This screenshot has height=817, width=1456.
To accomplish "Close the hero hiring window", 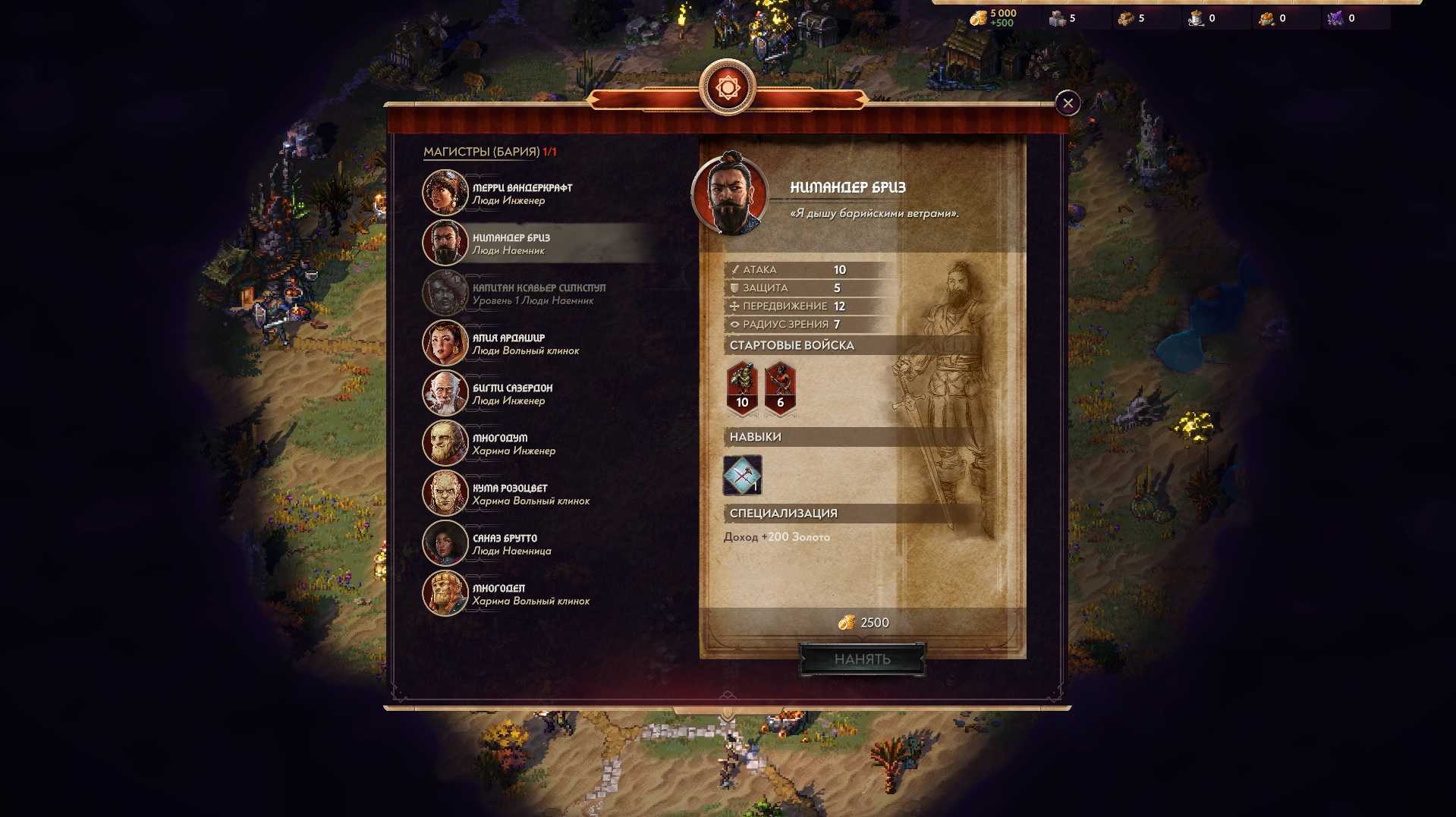I will click(x=1068, y=103).
